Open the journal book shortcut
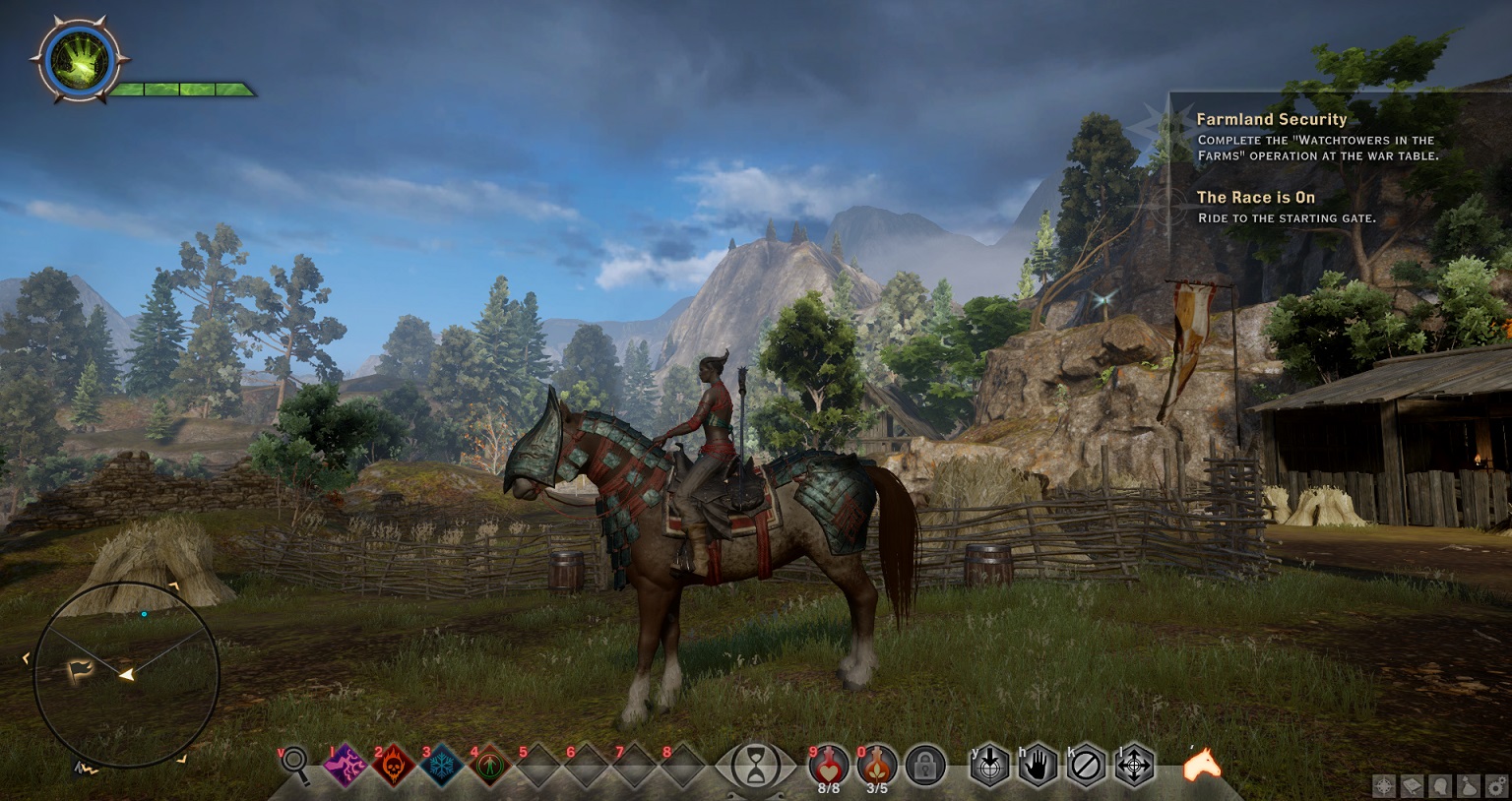This screenshot has height=801, width=1512. 1411,785
